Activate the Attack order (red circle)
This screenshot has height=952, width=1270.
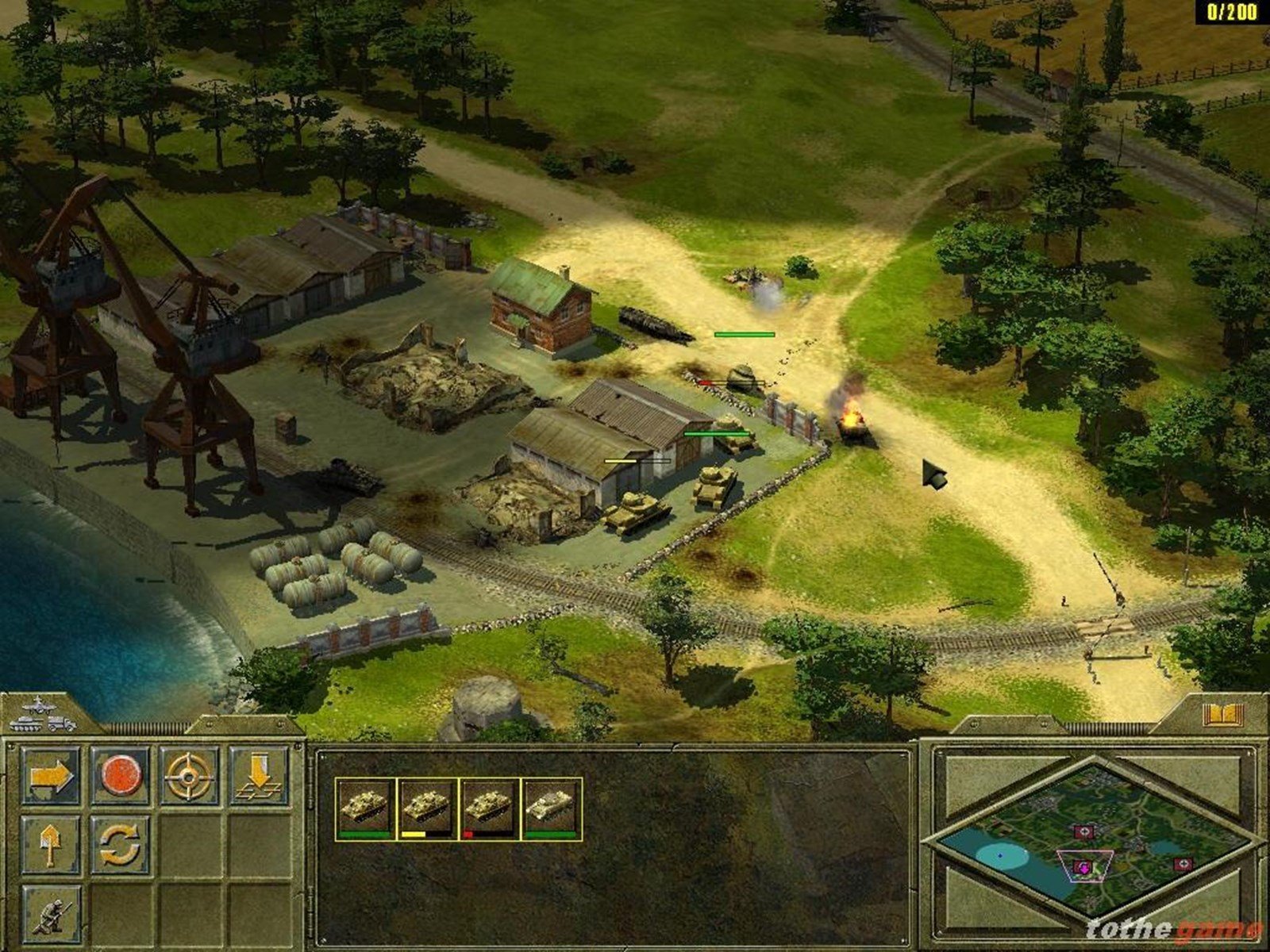click(x=121, y=775)
